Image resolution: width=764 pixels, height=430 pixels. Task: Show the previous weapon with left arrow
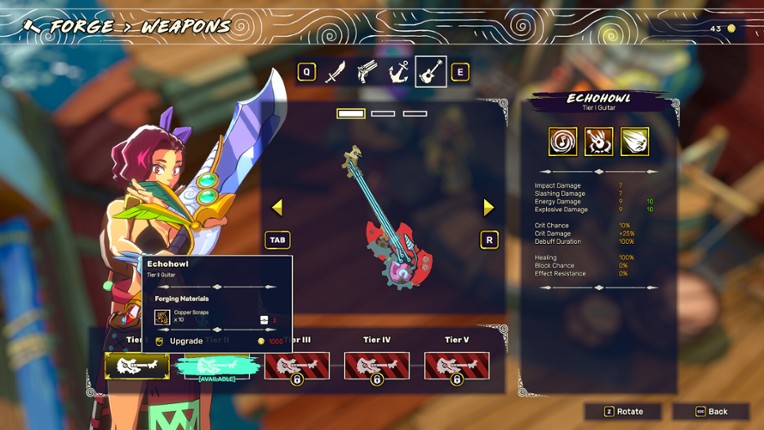pos(277,207)
